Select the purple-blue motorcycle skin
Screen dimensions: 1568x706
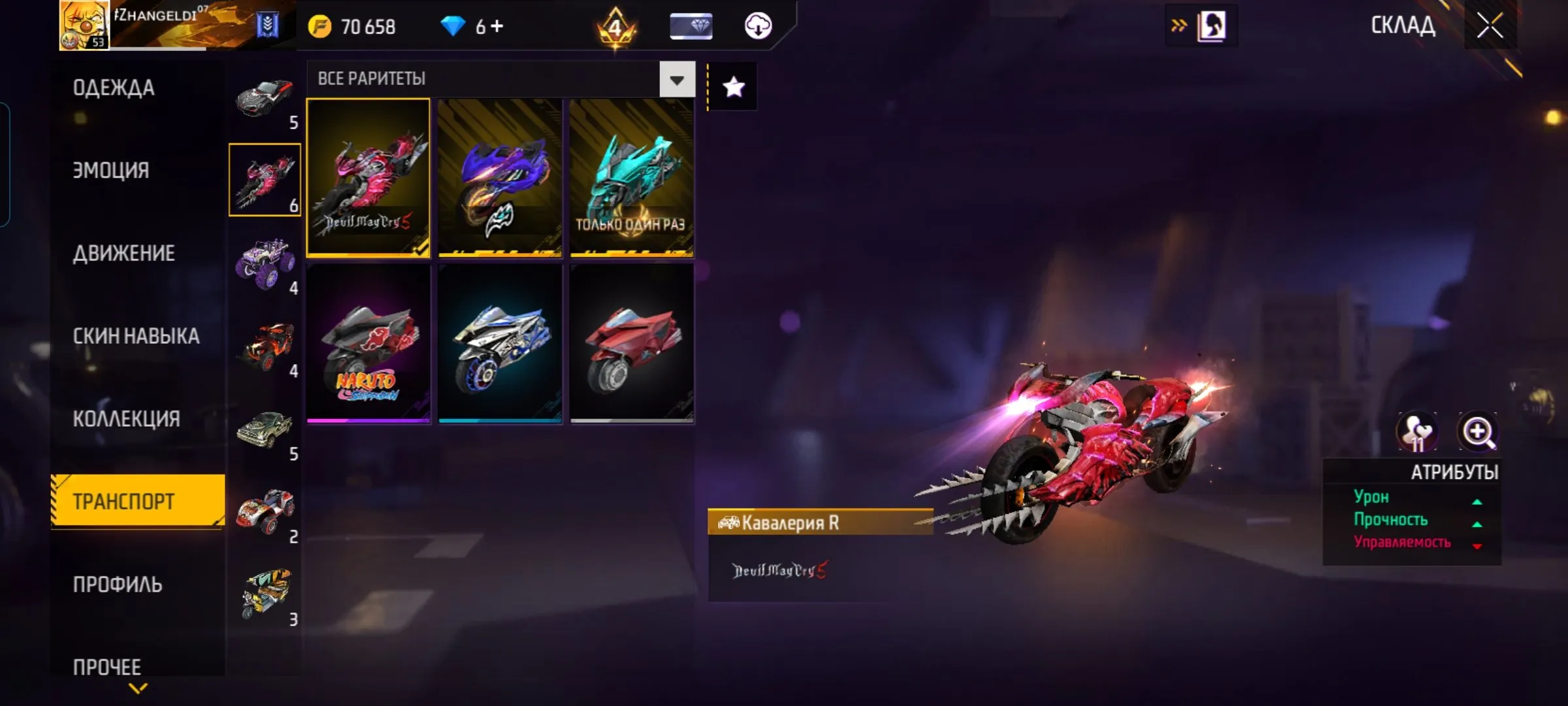(x=500, y=178)
